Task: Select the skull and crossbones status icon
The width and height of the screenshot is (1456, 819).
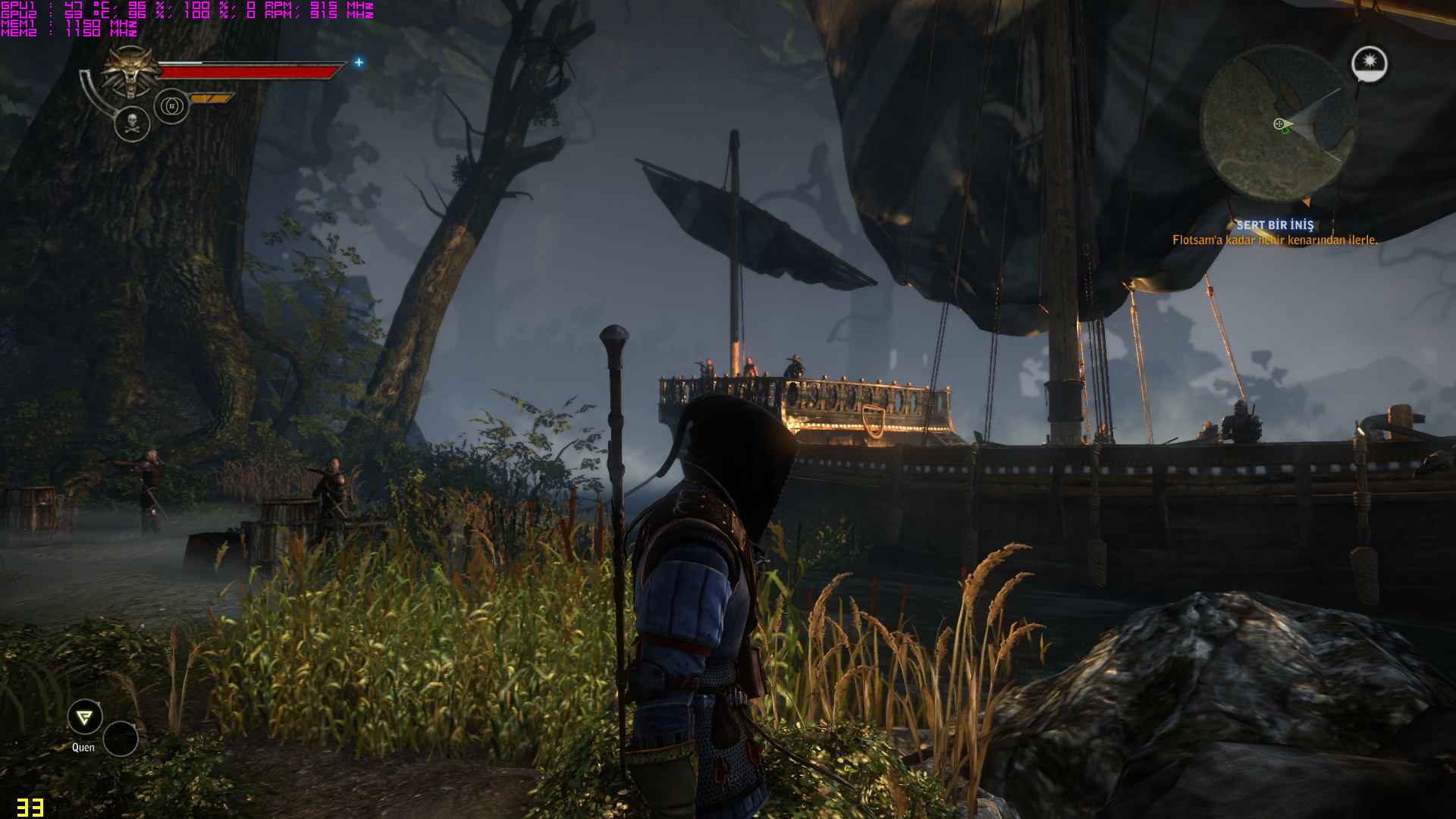Action: 132,124
